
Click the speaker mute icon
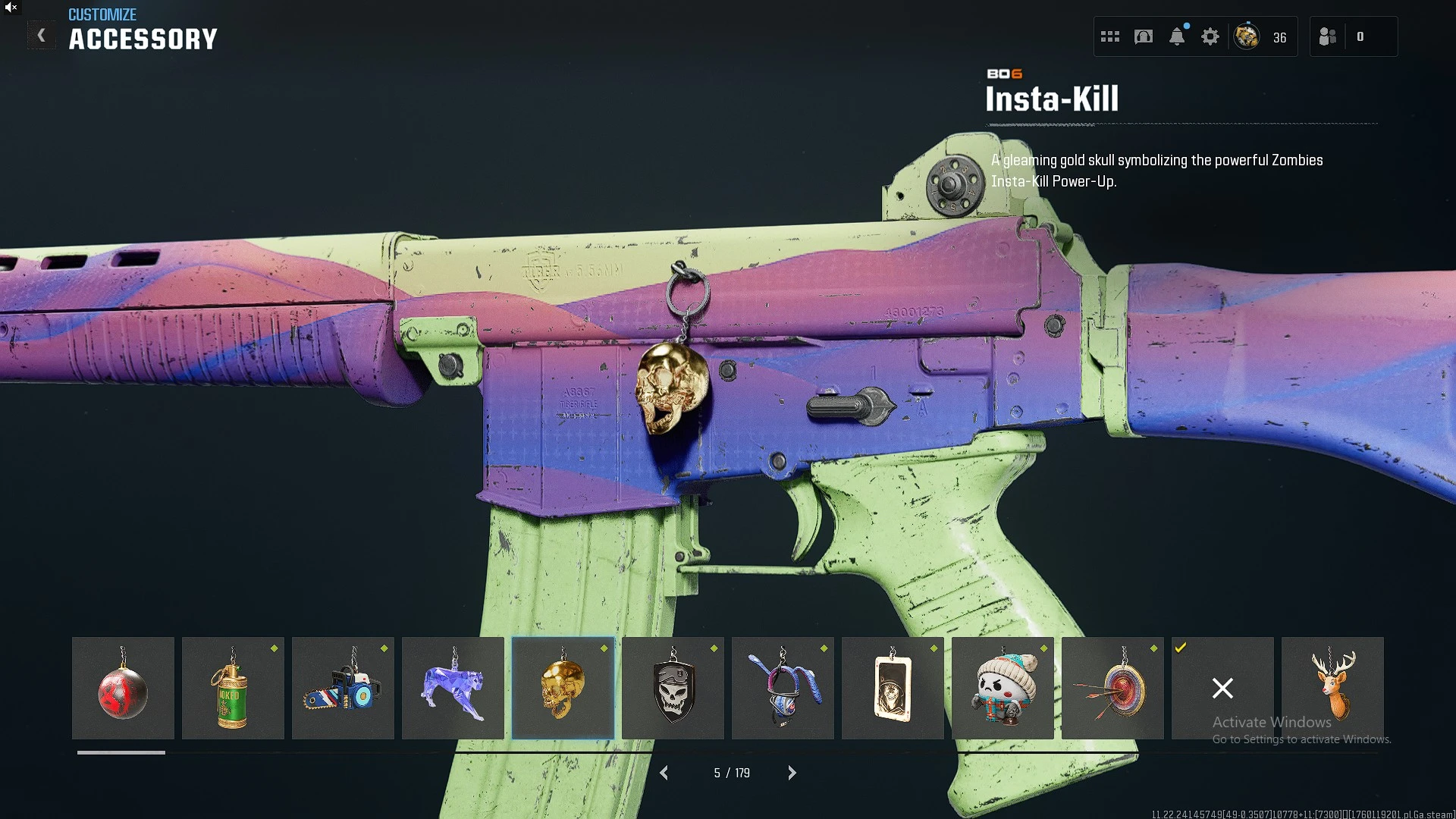[11, 8]
